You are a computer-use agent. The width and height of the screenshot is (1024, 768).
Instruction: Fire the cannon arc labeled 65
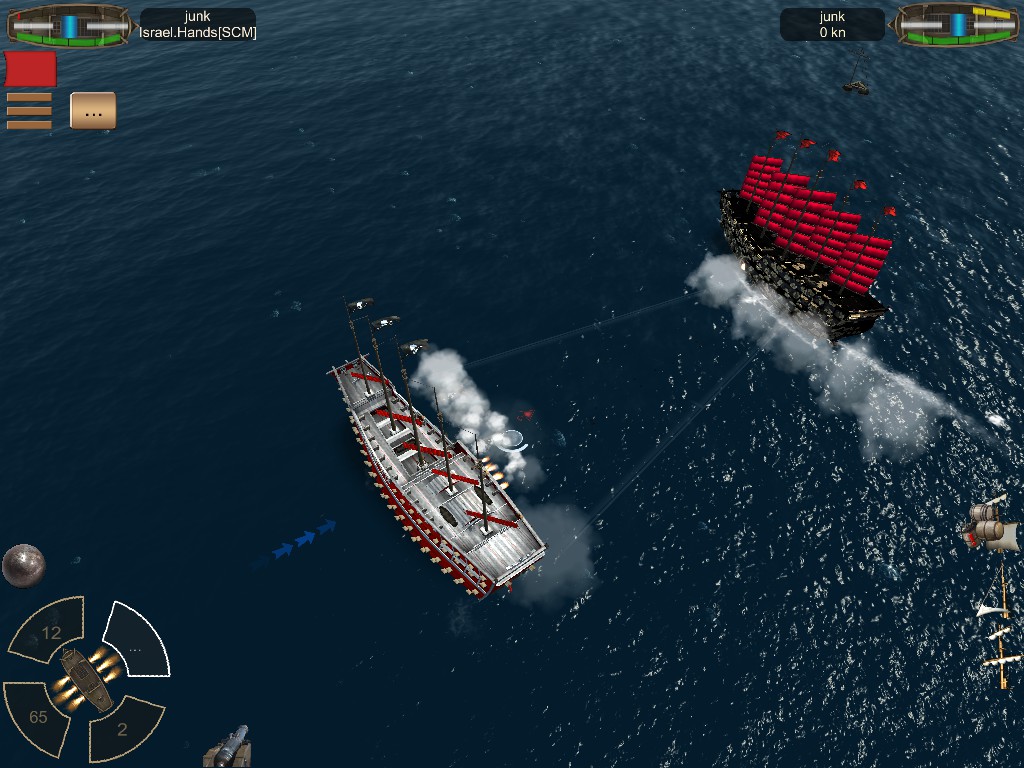37,714
